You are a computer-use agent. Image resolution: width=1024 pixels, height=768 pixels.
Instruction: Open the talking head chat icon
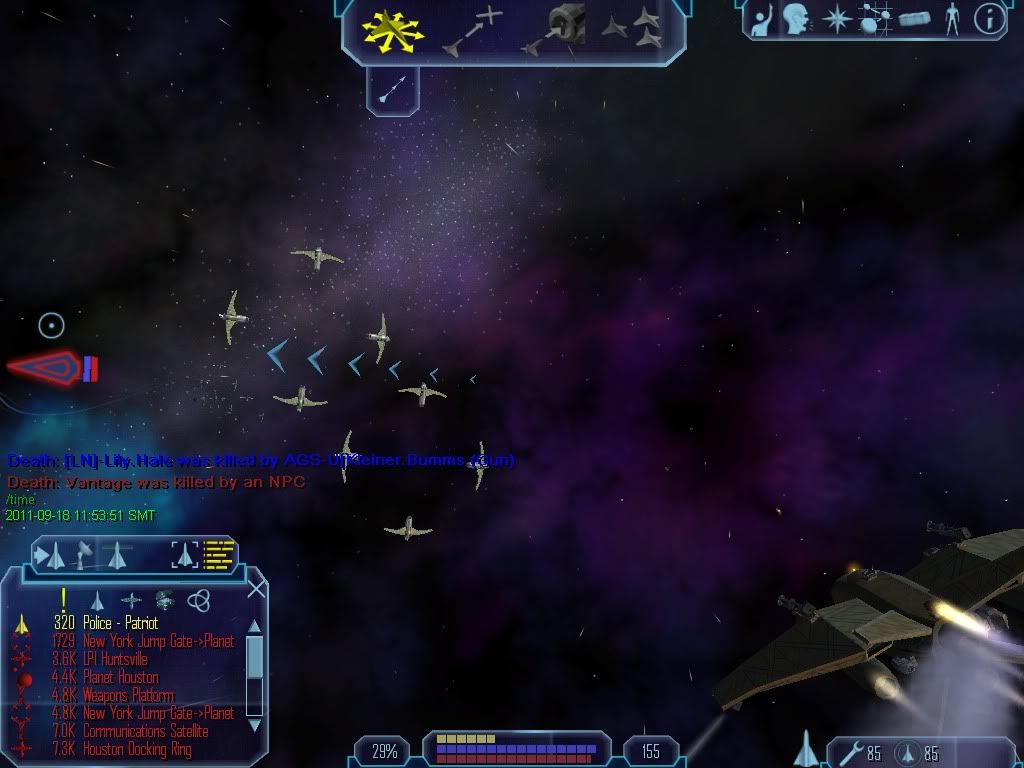pos(796,18)
